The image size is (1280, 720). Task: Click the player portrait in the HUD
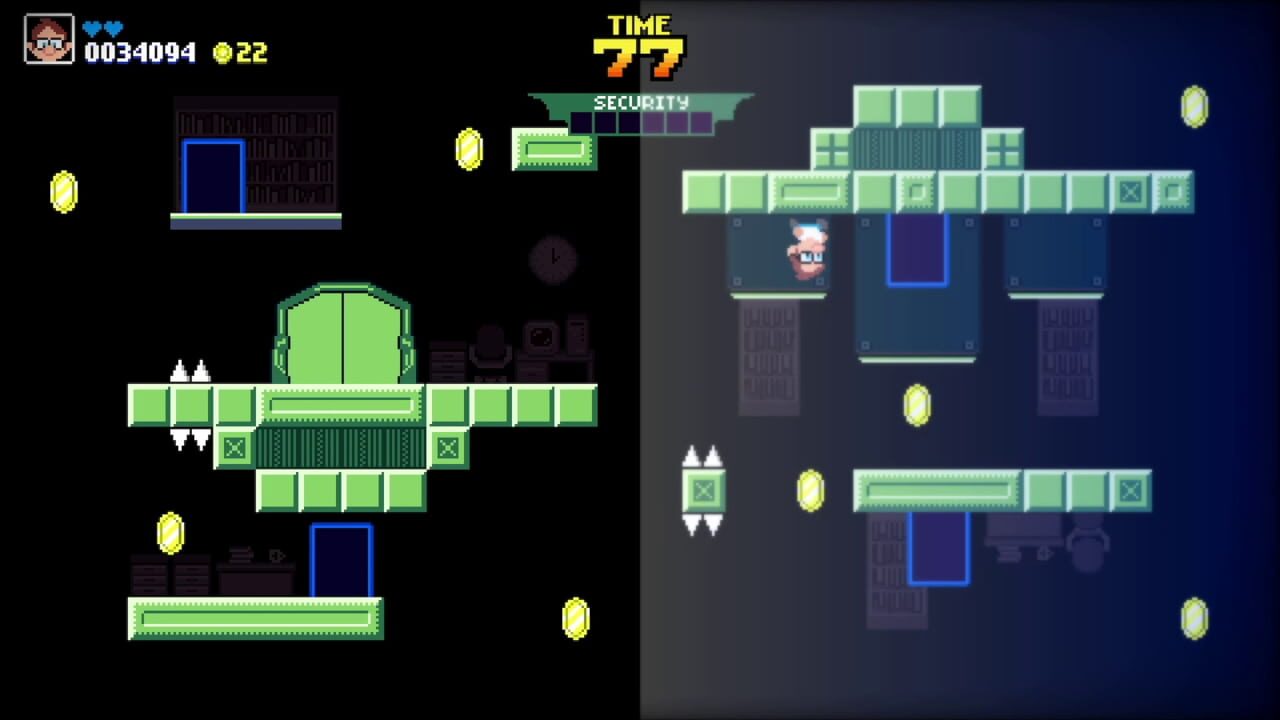click(48, 38)
